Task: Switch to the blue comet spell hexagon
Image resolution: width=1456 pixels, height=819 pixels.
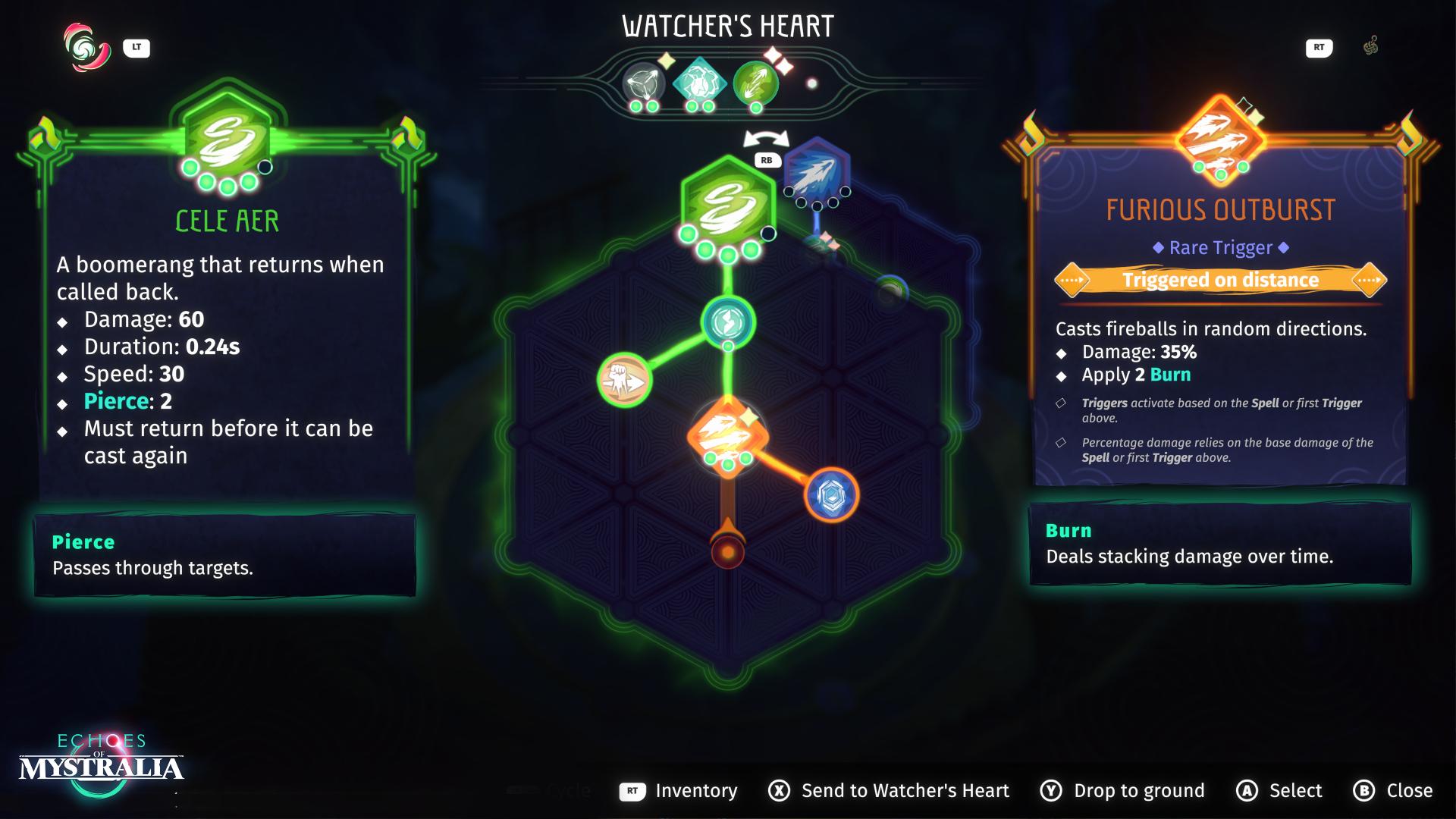Action: (x=817, y=171)
